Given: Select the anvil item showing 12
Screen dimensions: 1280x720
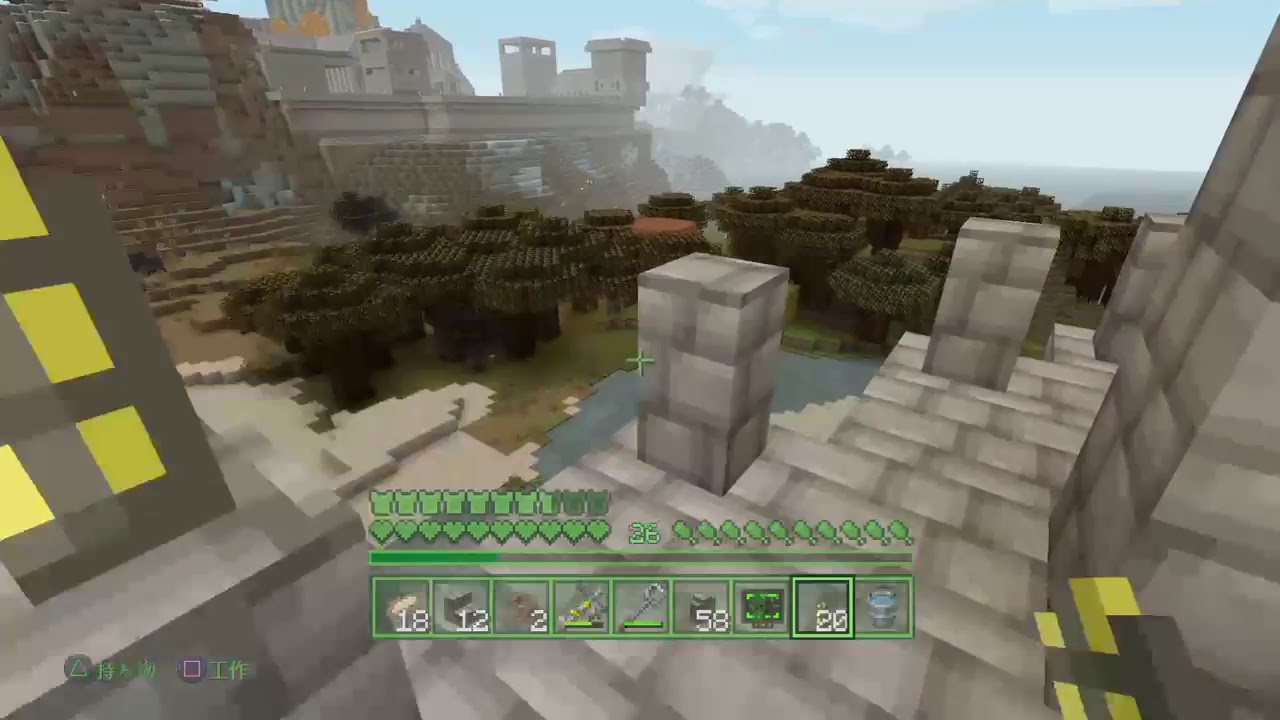Looking at the screenshot, I should coord(460,605).
